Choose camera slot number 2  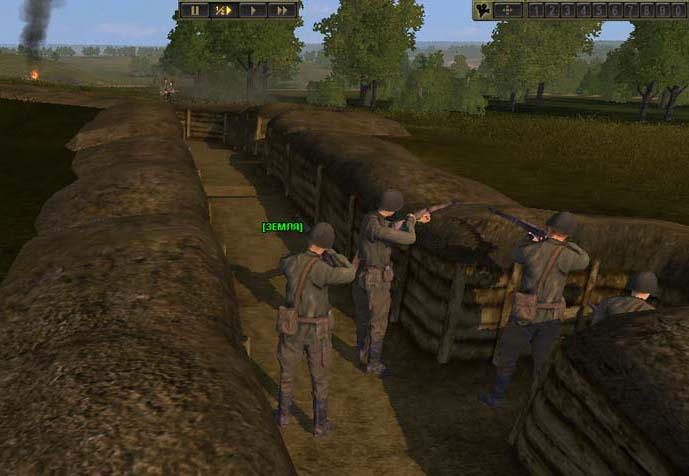pos(551,10)
